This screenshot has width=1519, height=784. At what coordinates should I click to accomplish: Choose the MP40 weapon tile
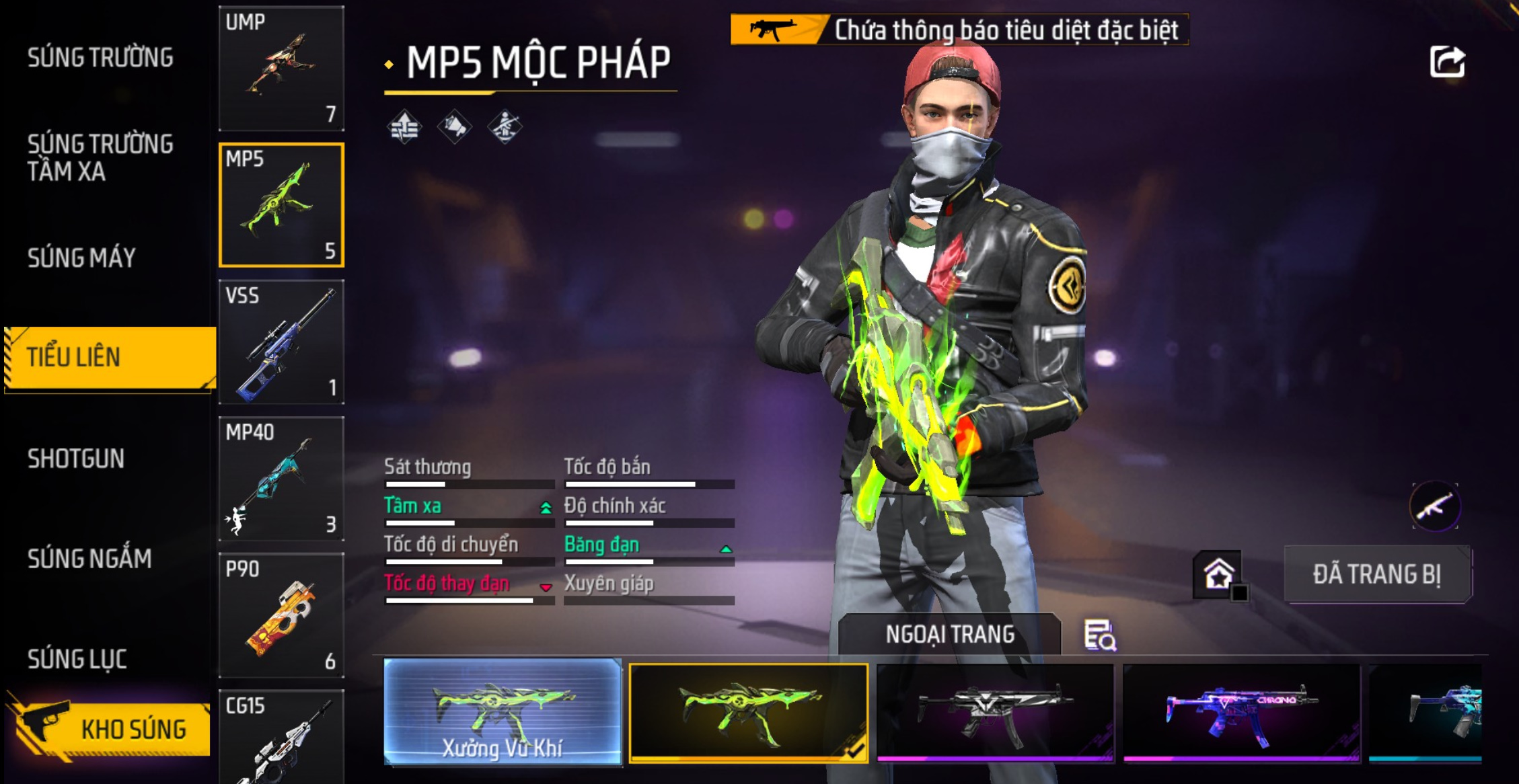click(281, 479)
